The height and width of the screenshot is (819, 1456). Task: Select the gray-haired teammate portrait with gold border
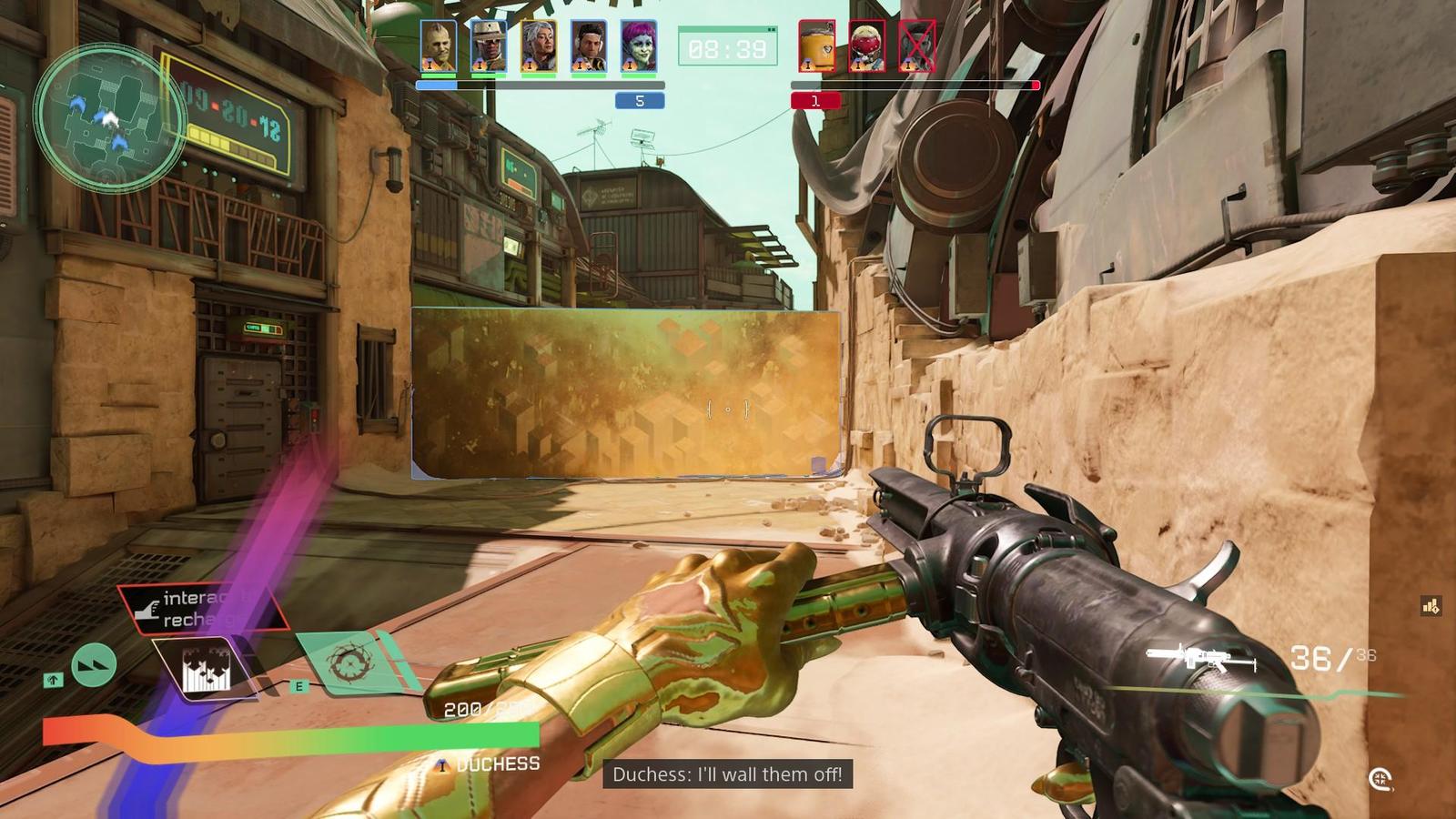[539, 45]
